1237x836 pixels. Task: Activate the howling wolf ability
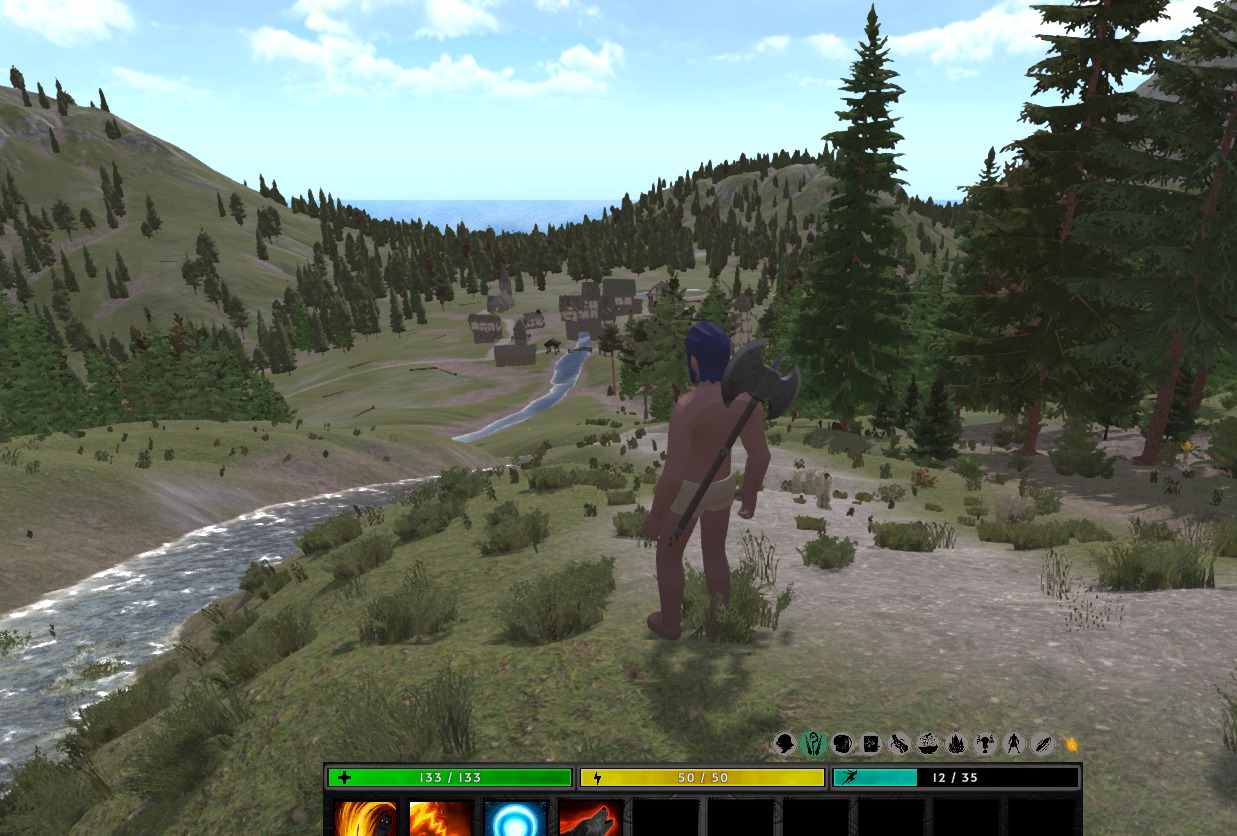point(591,819)
